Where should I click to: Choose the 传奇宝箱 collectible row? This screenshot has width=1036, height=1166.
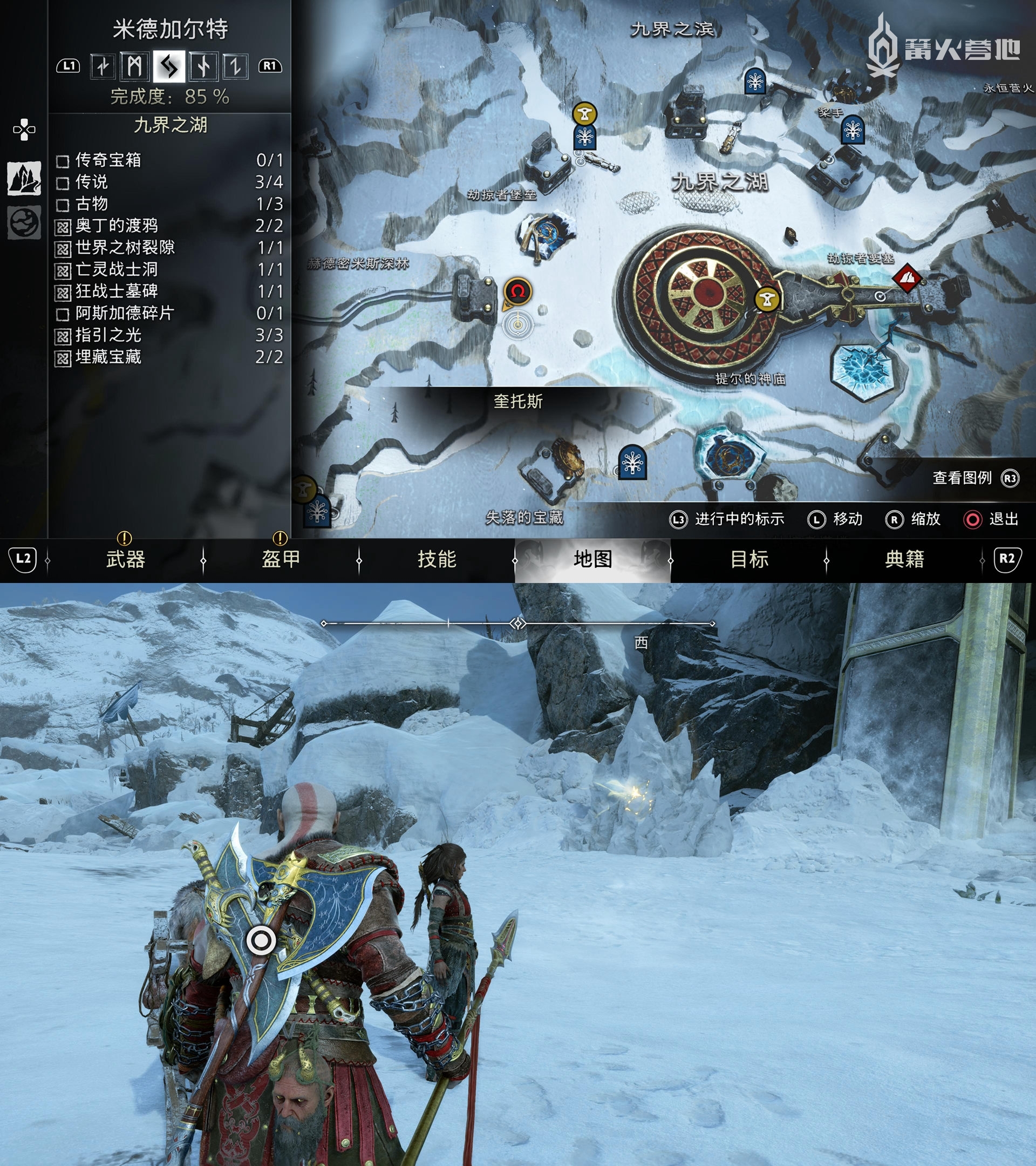(x=169, y=160)
